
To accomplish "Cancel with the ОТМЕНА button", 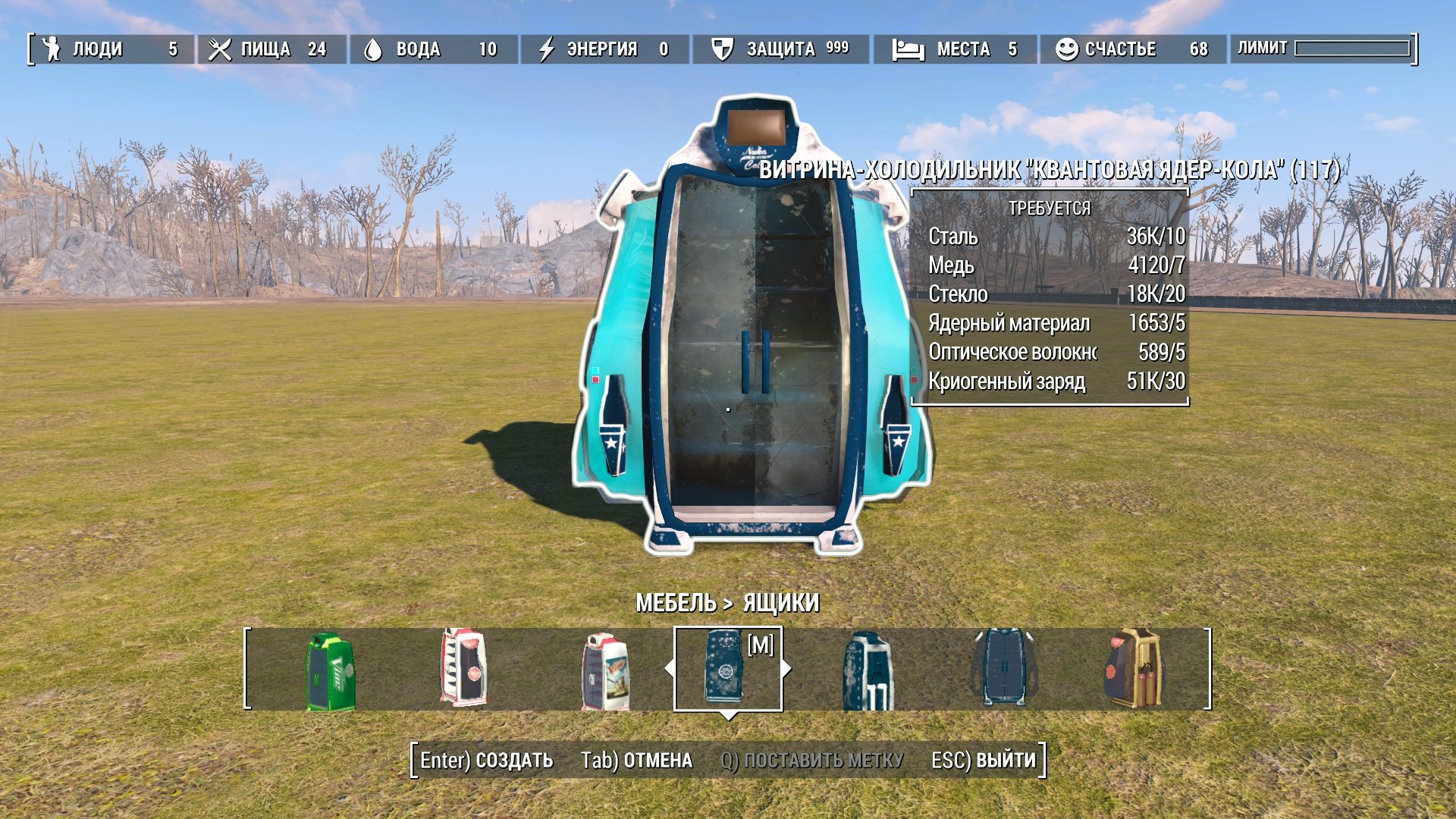I will click(x=636, y=761).
